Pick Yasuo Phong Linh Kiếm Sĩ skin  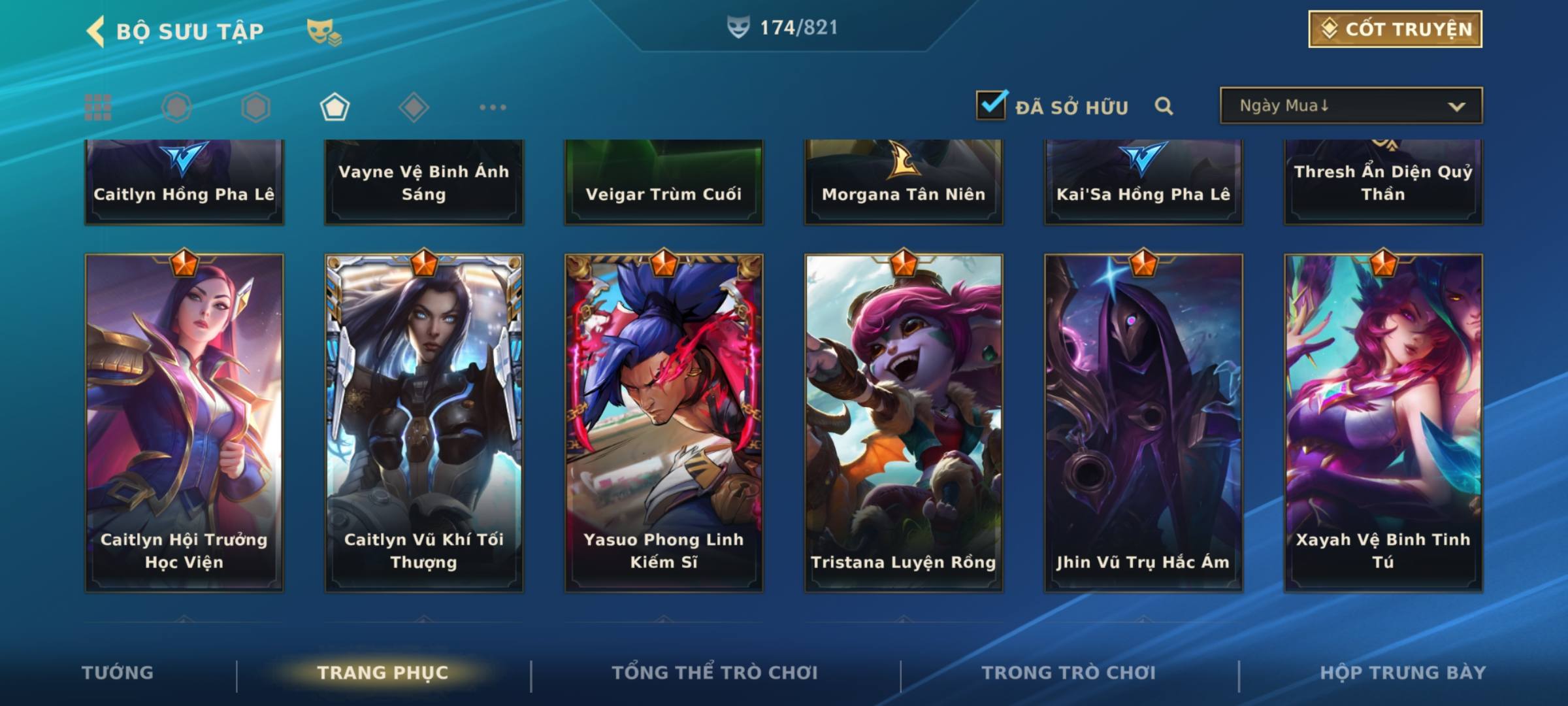[x=664, y=422]
